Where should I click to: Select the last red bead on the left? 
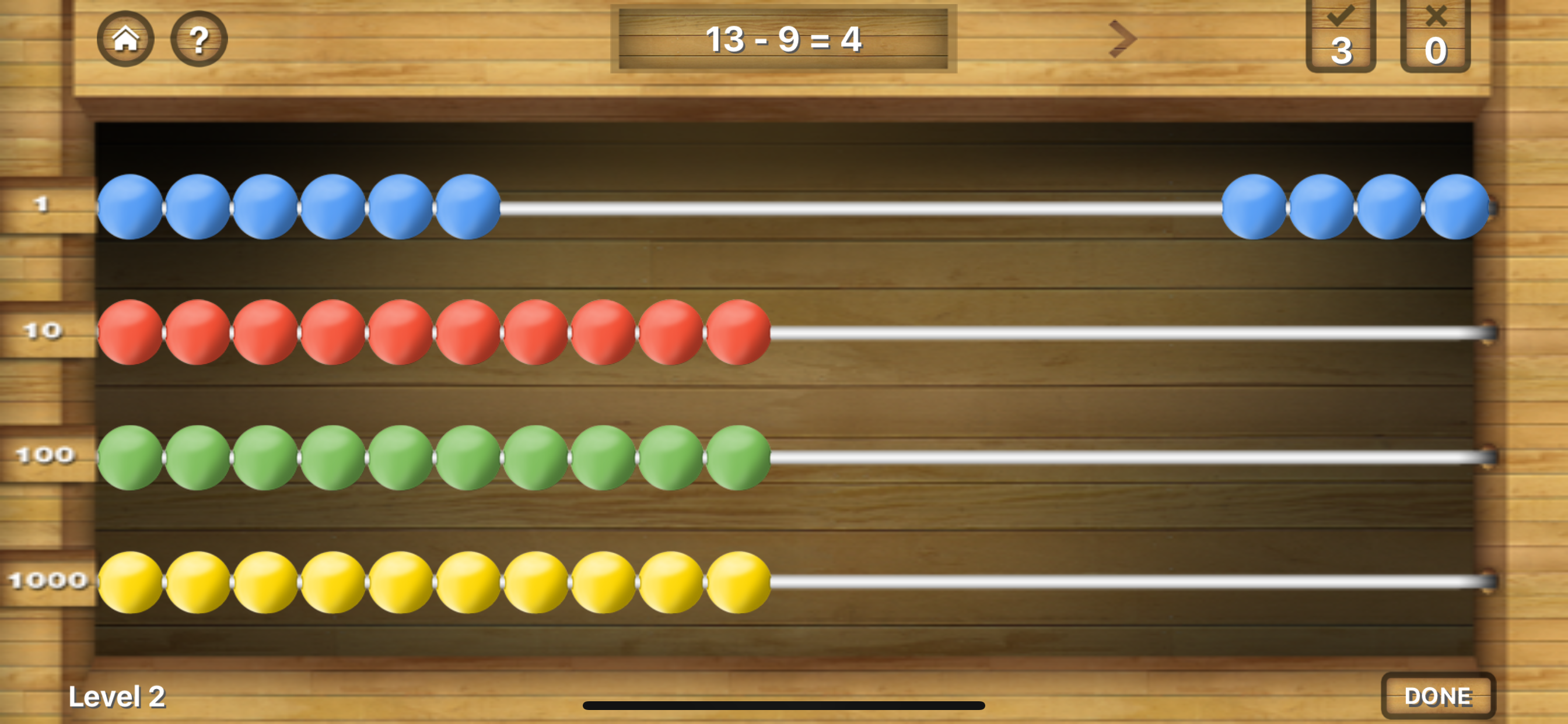click(738, 333)
